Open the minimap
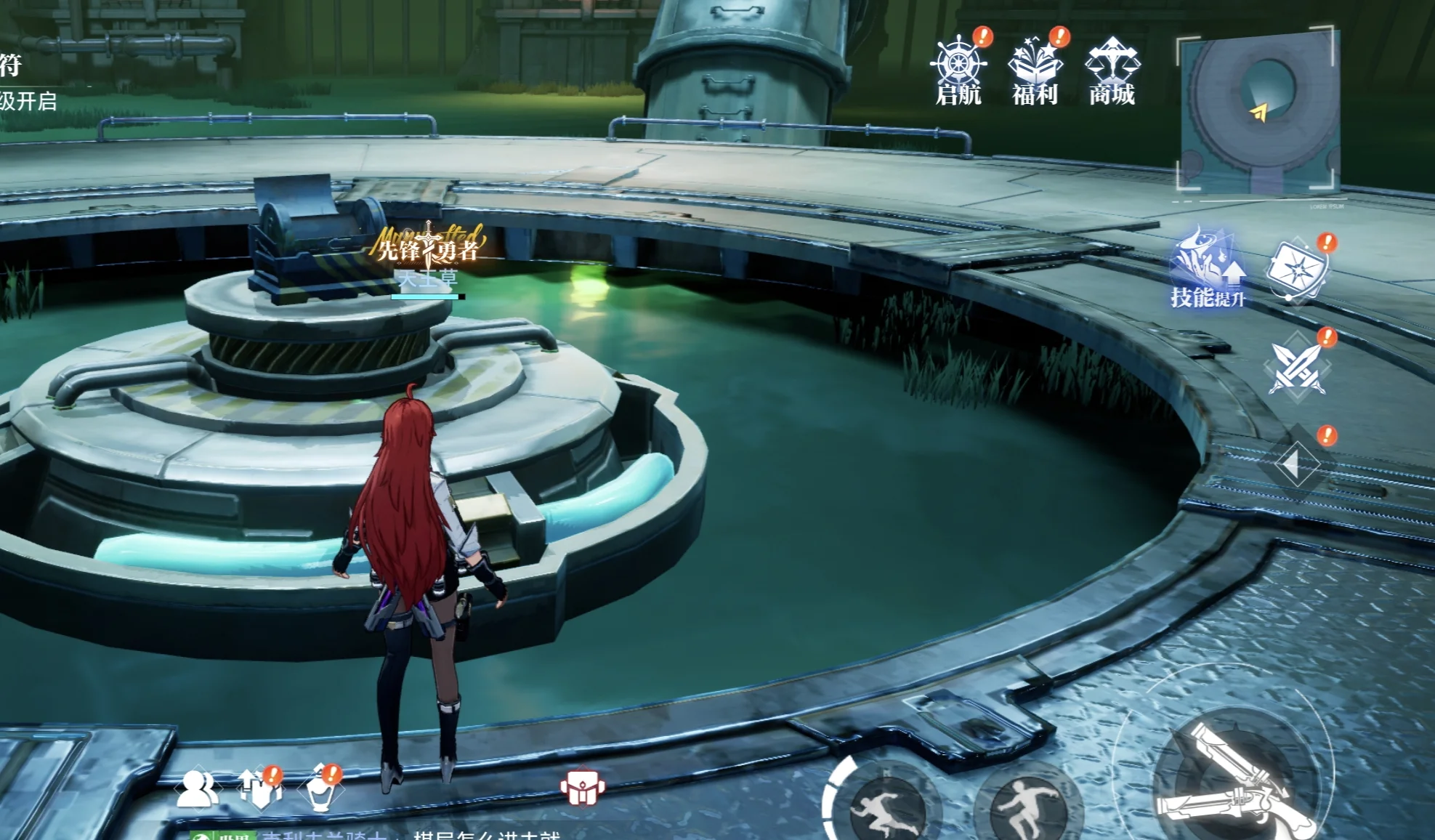This screenshot has width=1435, height=840. pos(1257,110)
